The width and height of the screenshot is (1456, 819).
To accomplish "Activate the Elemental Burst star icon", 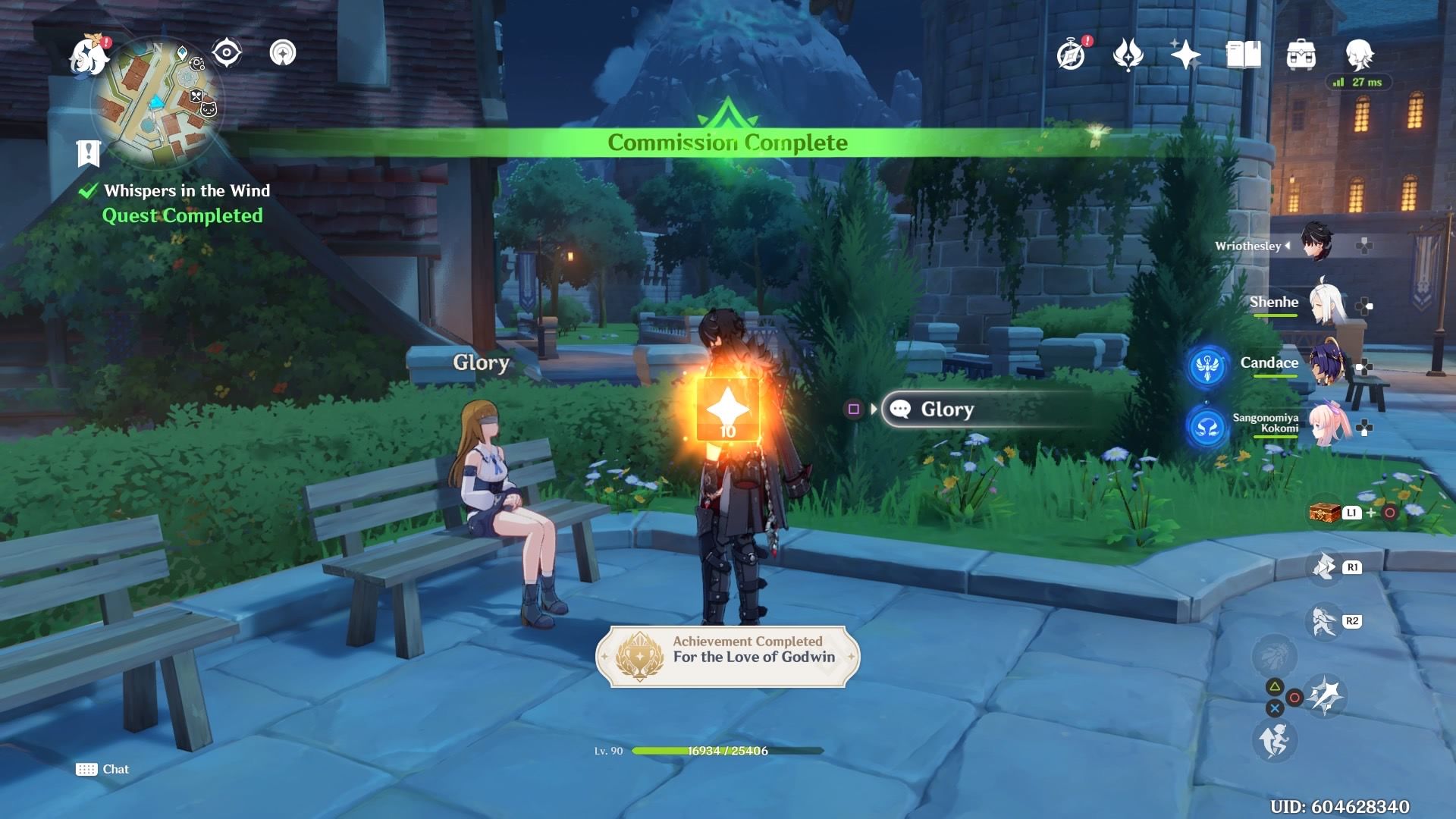I will pyautogui.click(x=1325, y=695).
